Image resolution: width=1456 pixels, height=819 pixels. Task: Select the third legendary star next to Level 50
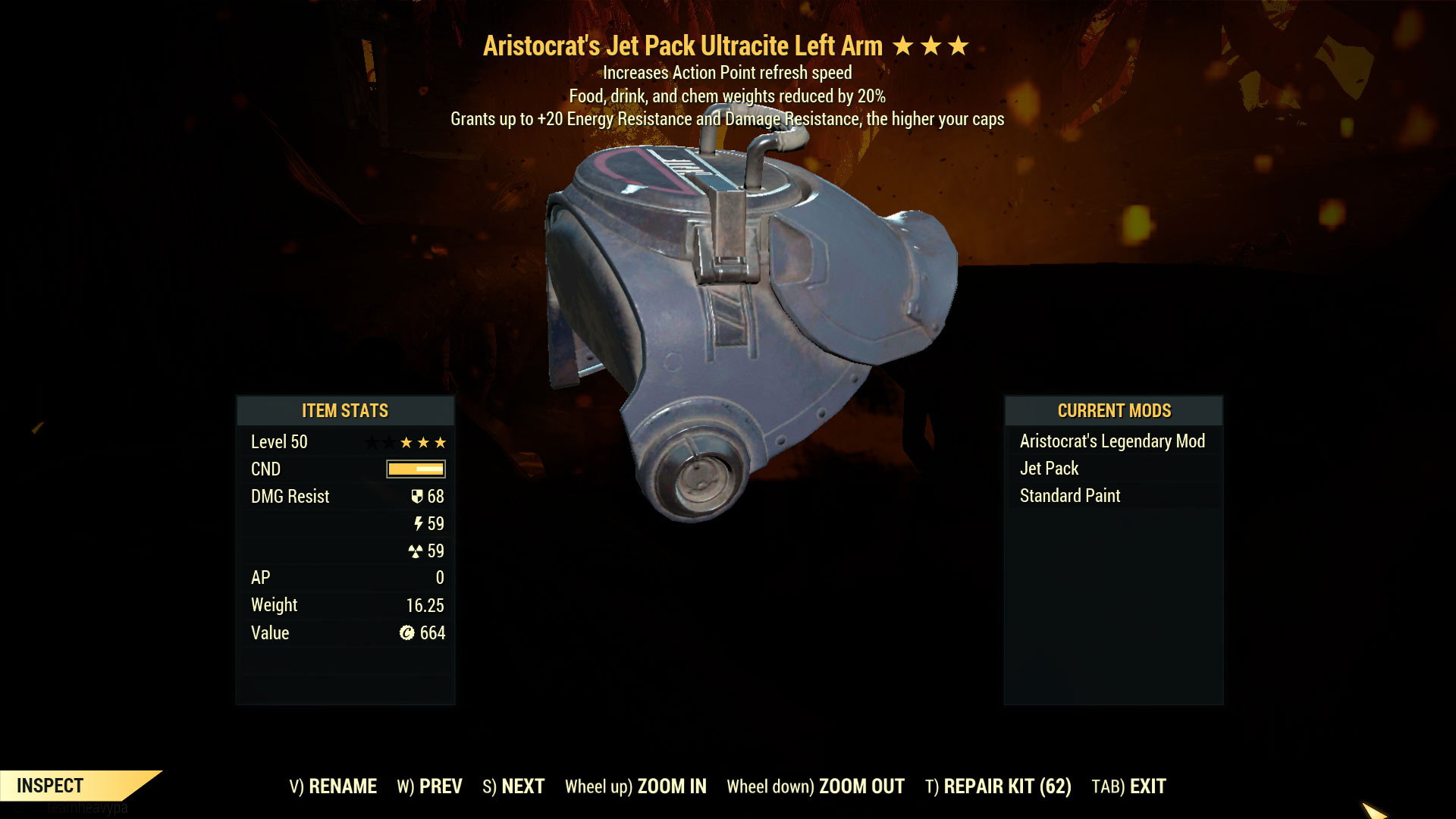click(x=441, y=442)
